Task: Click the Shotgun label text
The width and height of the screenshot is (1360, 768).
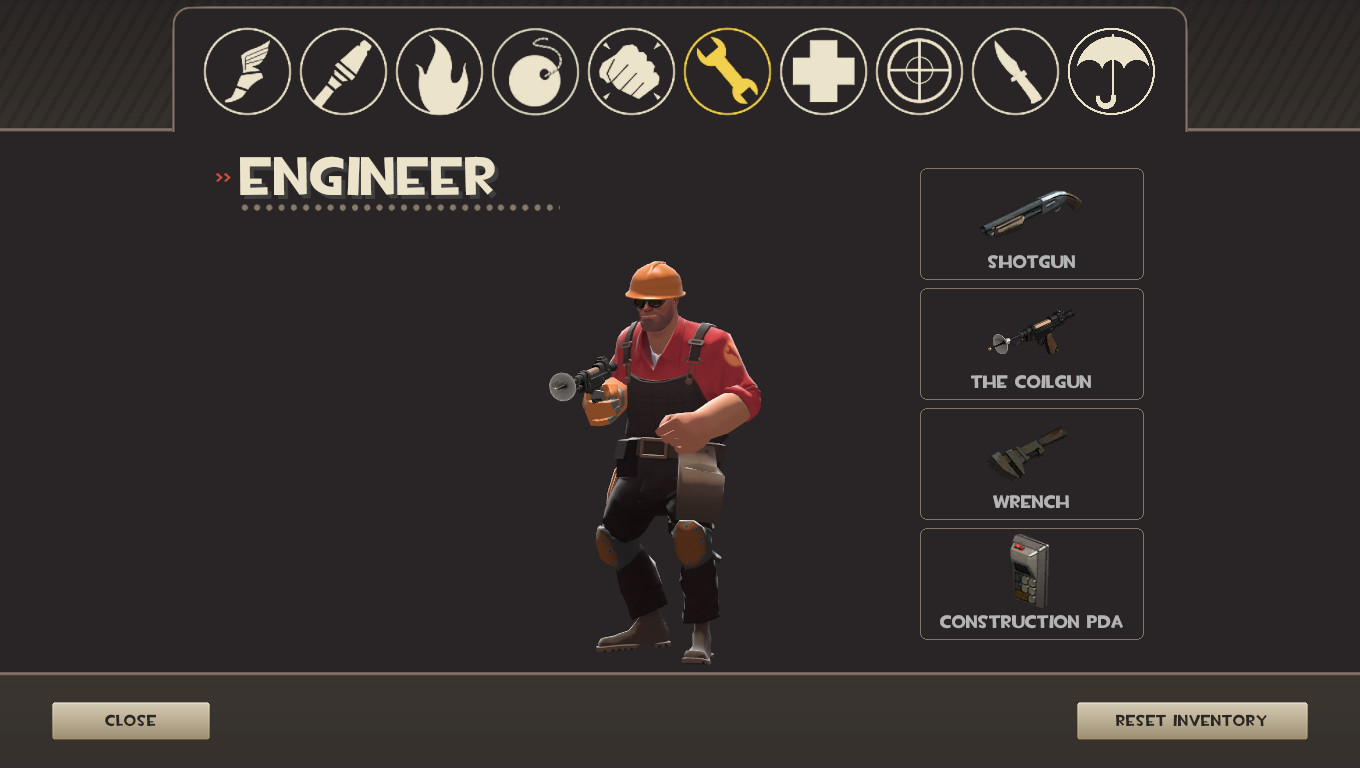Action: (1031, 261)
